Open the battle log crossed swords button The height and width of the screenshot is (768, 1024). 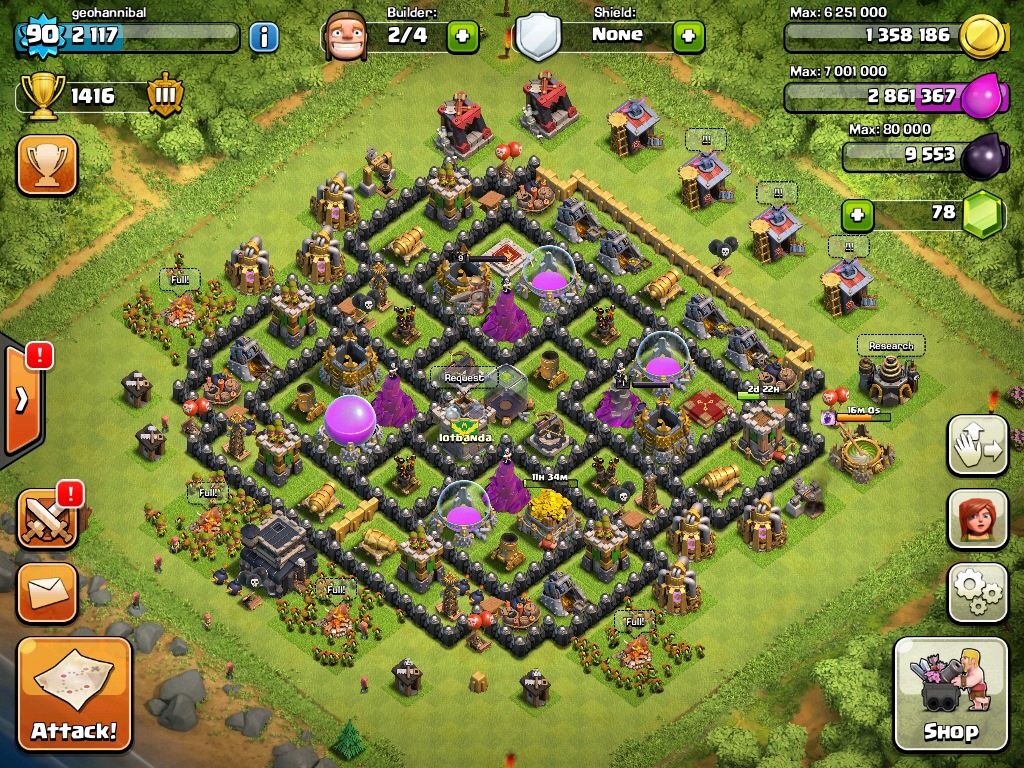click(46, 519)
